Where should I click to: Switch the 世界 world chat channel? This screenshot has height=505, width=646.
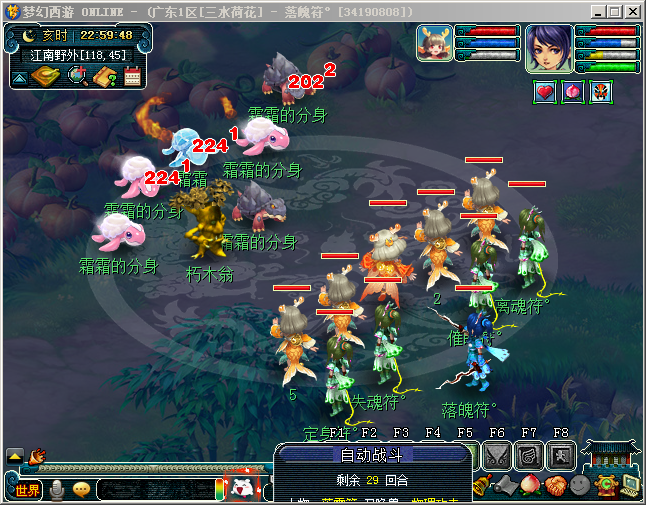[x=27, y=490]
